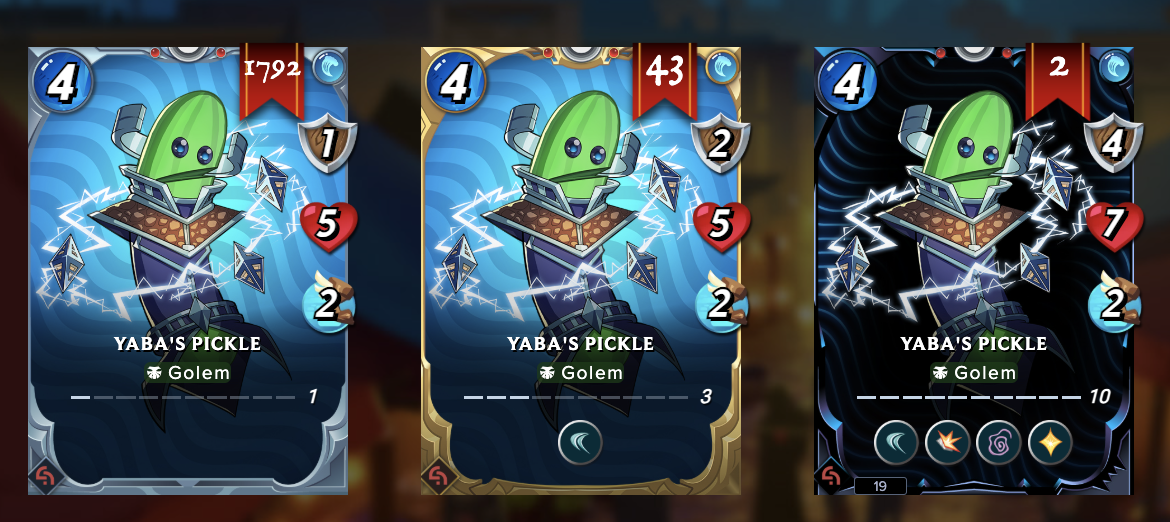Open the pink swirl ability icon
The image size is (1170, 522).
pos(998,441)
